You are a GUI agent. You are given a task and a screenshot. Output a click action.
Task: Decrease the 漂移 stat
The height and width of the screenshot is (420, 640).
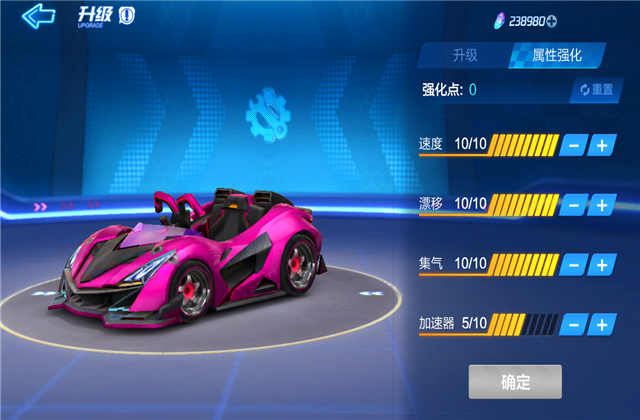(573, 205)
